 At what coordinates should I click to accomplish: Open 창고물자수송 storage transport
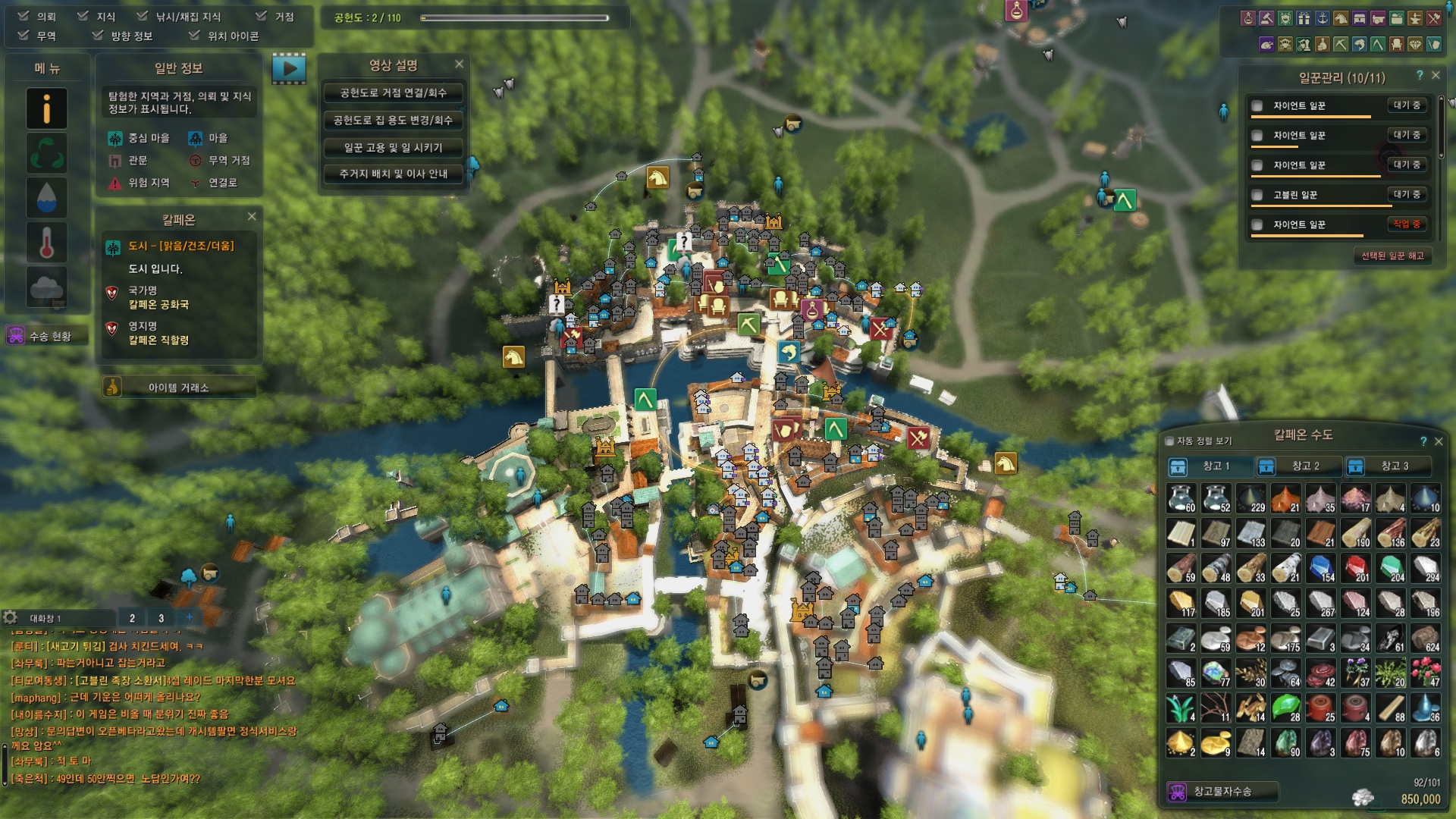click(x=1222, y=792)
